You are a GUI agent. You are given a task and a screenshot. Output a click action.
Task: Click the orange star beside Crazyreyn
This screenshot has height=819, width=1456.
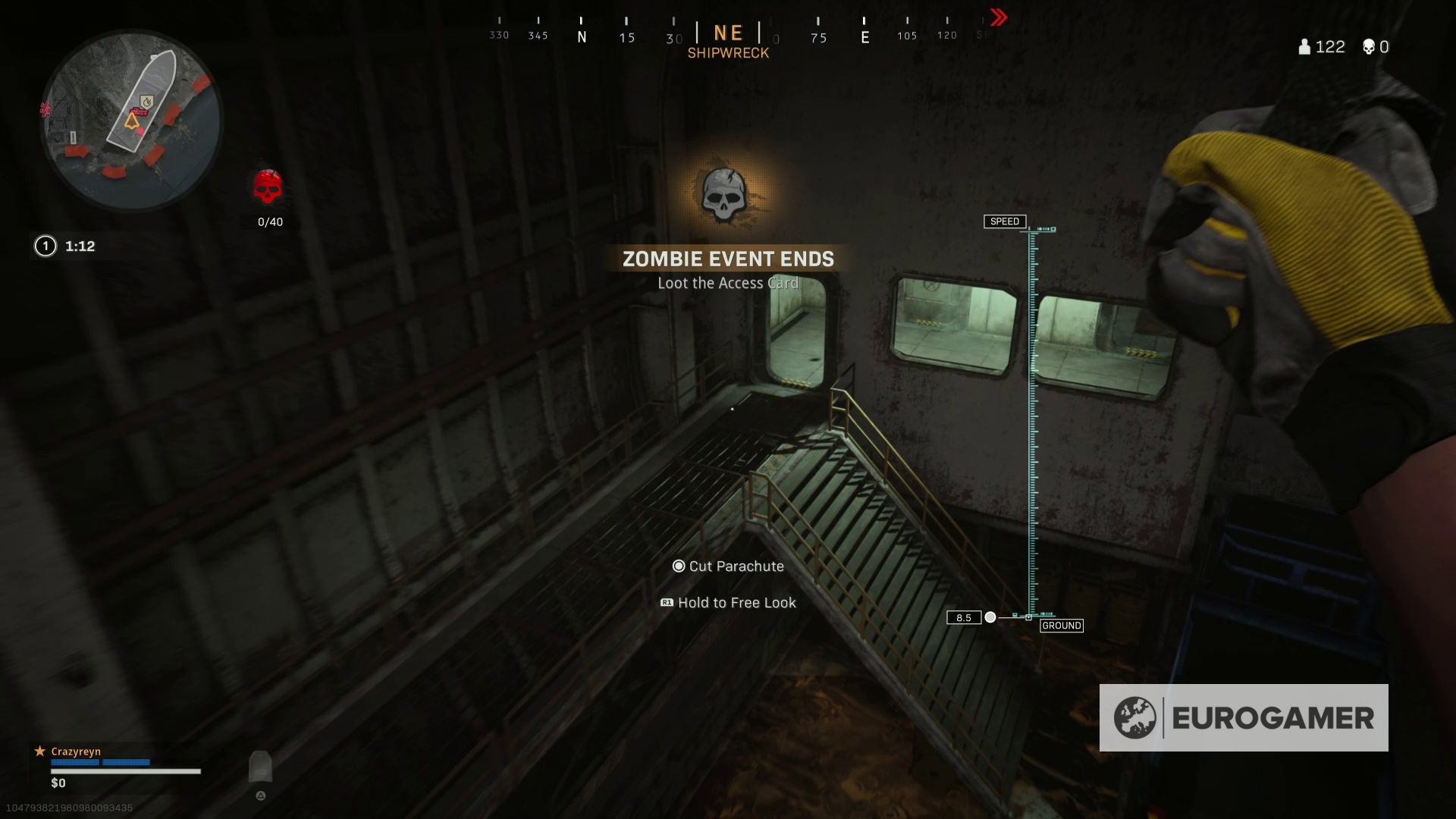coord(39,751)
